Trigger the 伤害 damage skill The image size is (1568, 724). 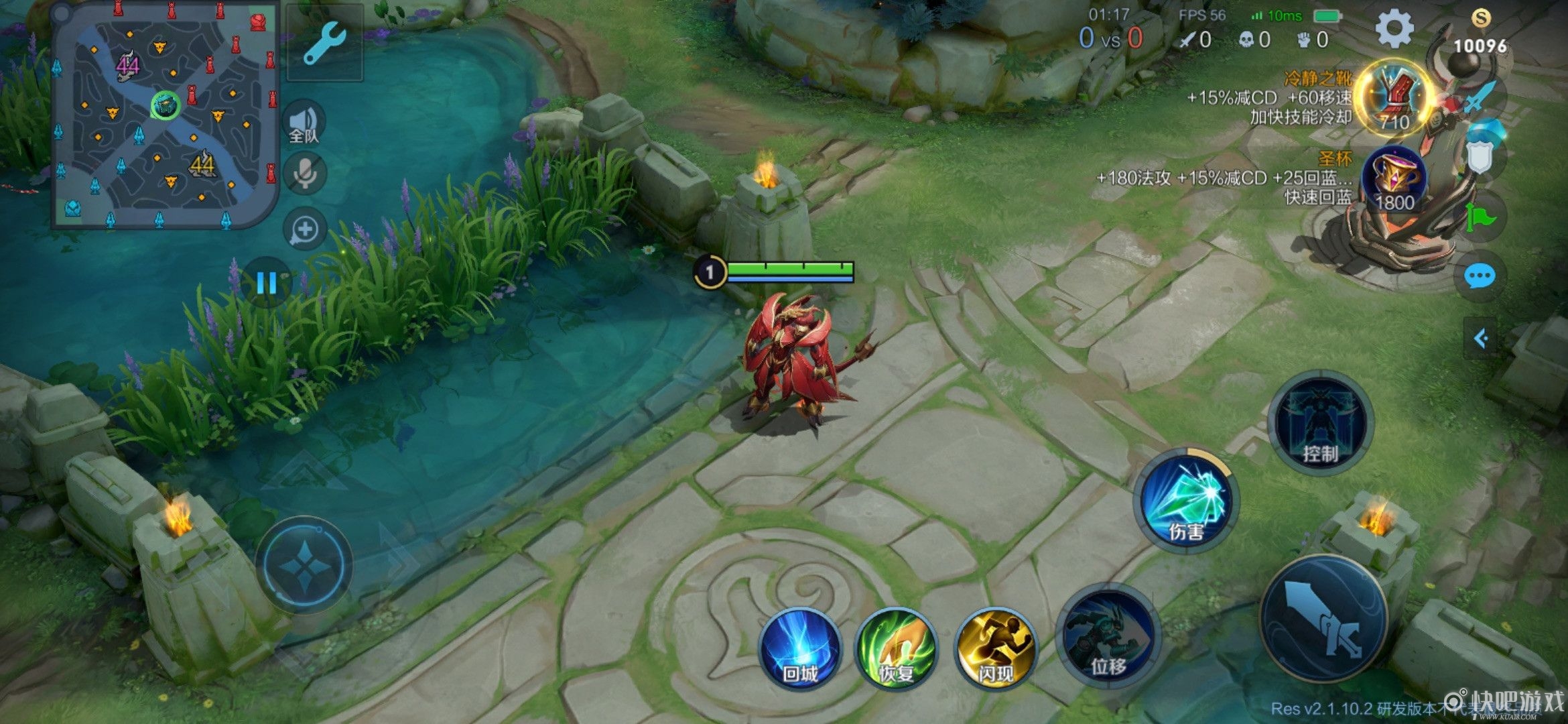point(1186,501)
